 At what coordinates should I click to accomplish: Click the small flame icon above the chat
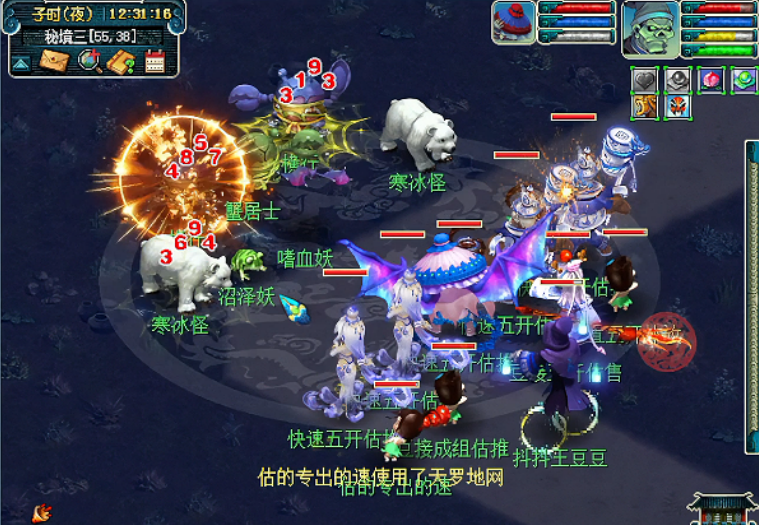click(42, 513)
